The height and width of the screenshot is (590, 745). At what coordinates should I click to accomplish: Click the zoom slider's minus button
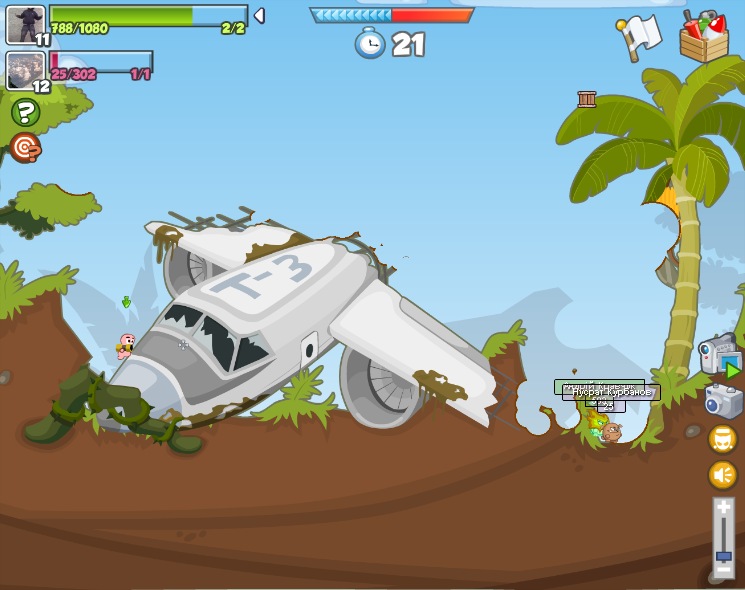tap(722, 577)
